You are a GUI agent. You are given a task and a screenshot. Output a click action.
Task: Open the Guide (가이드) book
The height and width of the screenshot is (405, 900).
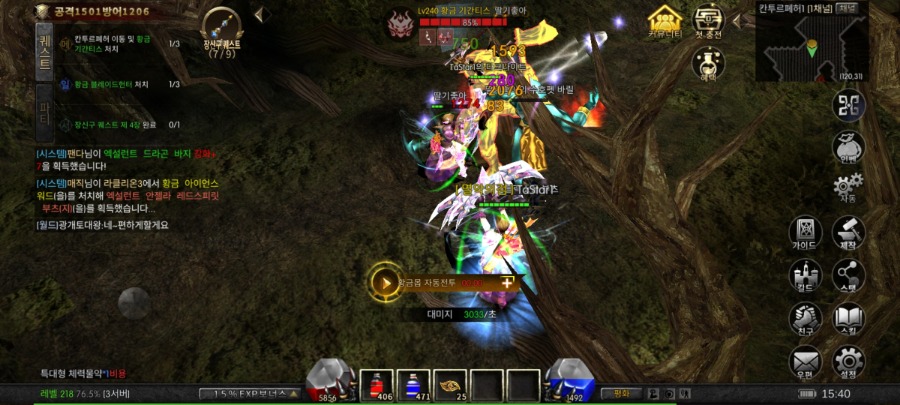pos(805,233)
